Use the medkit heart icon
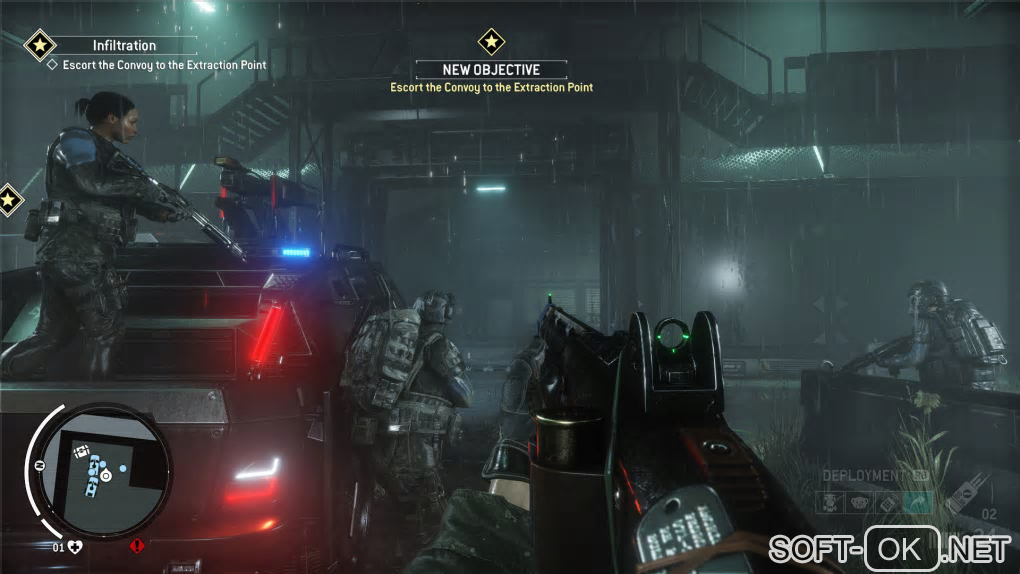This screenshot has height=574, width=1020. click(73, 547)
